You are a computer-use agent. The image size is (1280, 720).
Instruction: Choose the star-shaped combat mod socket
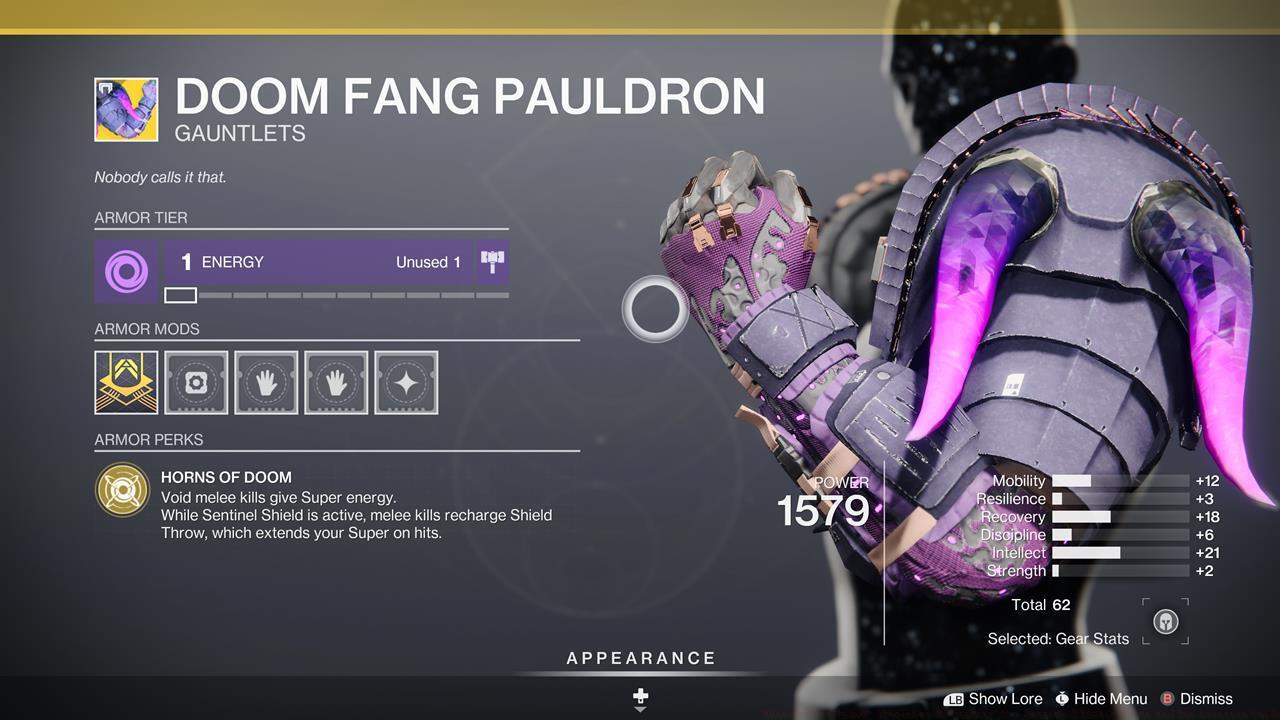[406, 382]
